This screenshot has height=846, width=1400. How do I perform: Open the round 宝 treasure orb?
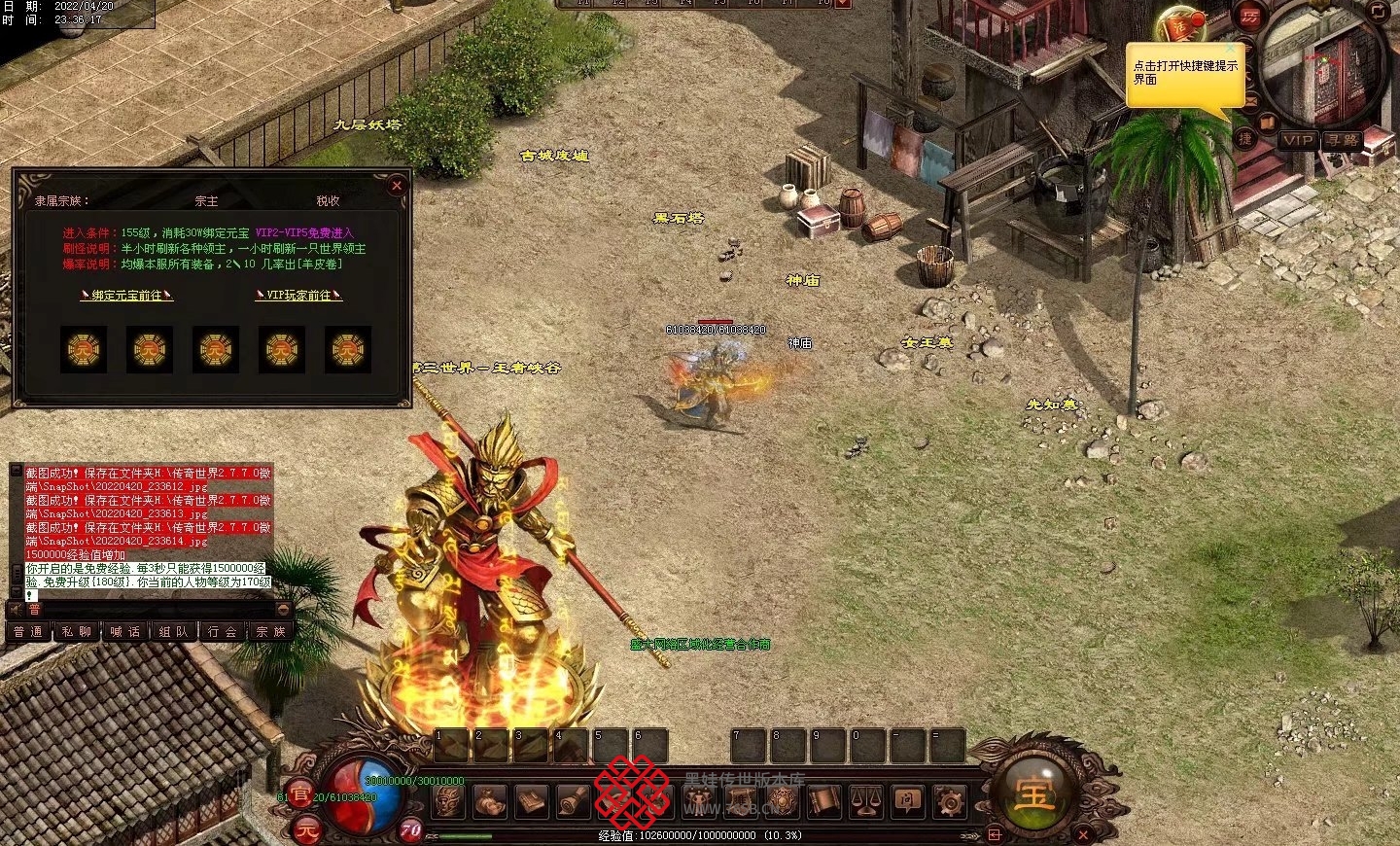[1033, 793]
